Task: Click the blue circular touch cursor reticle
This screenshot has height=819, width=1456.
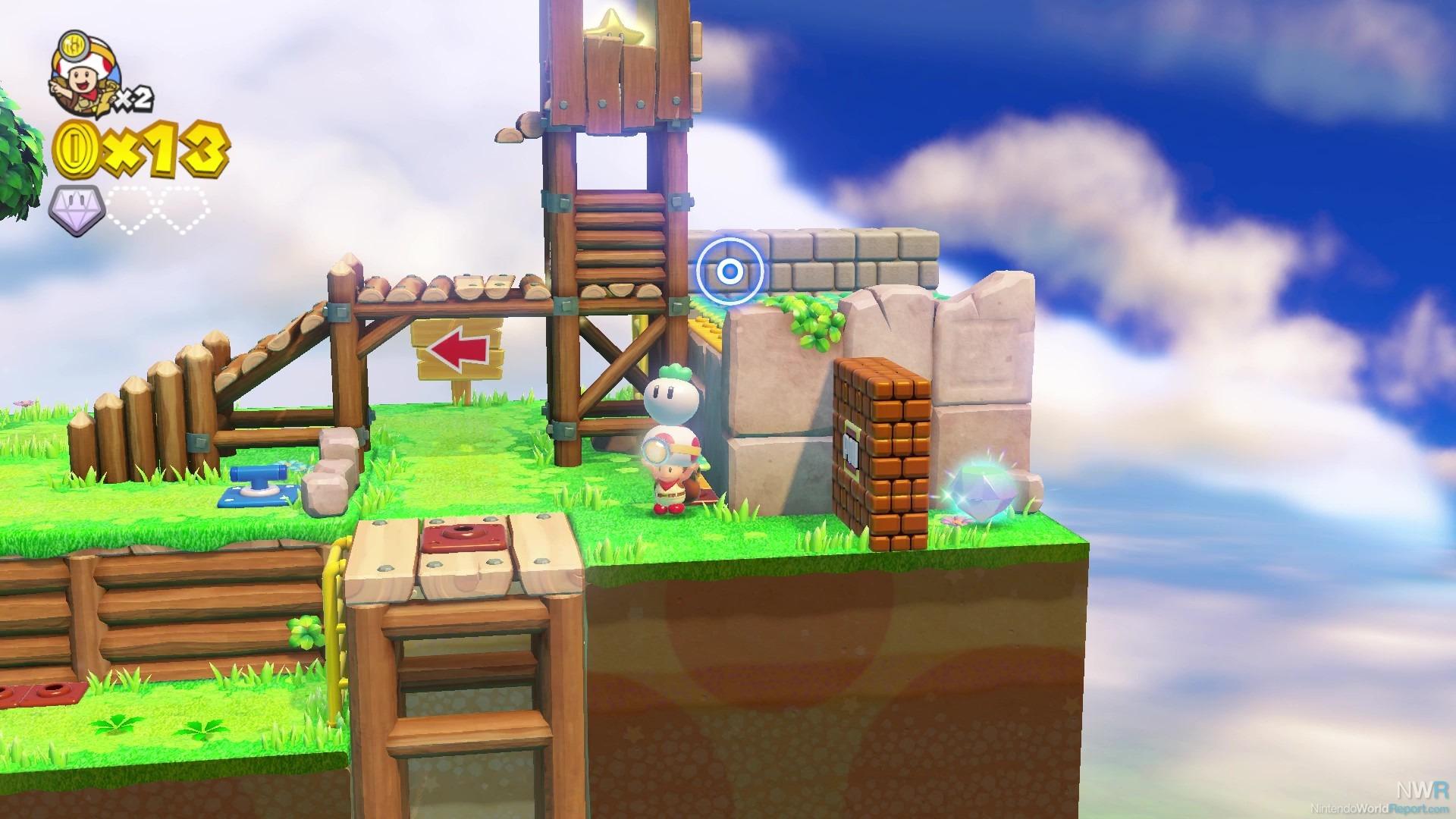Action: coord(730,271)
